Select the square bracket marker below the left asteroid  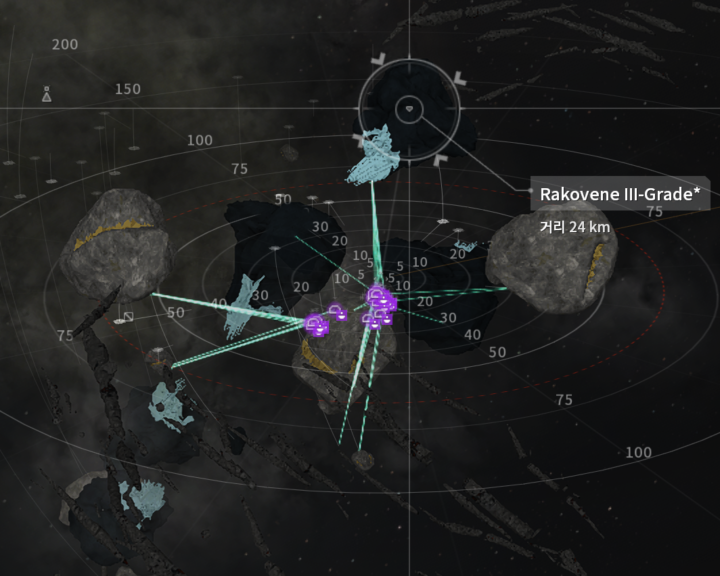[x=127, y=318]
